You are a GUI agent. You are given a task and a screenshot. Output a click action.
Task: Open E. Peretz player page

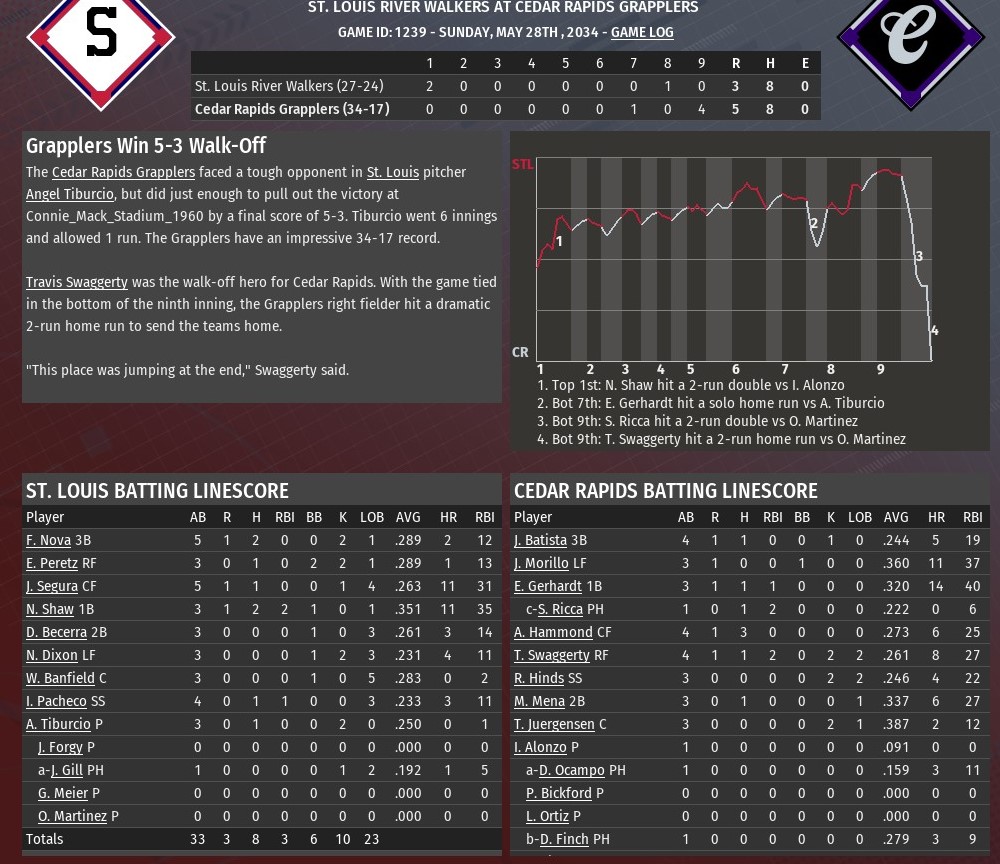52,563
